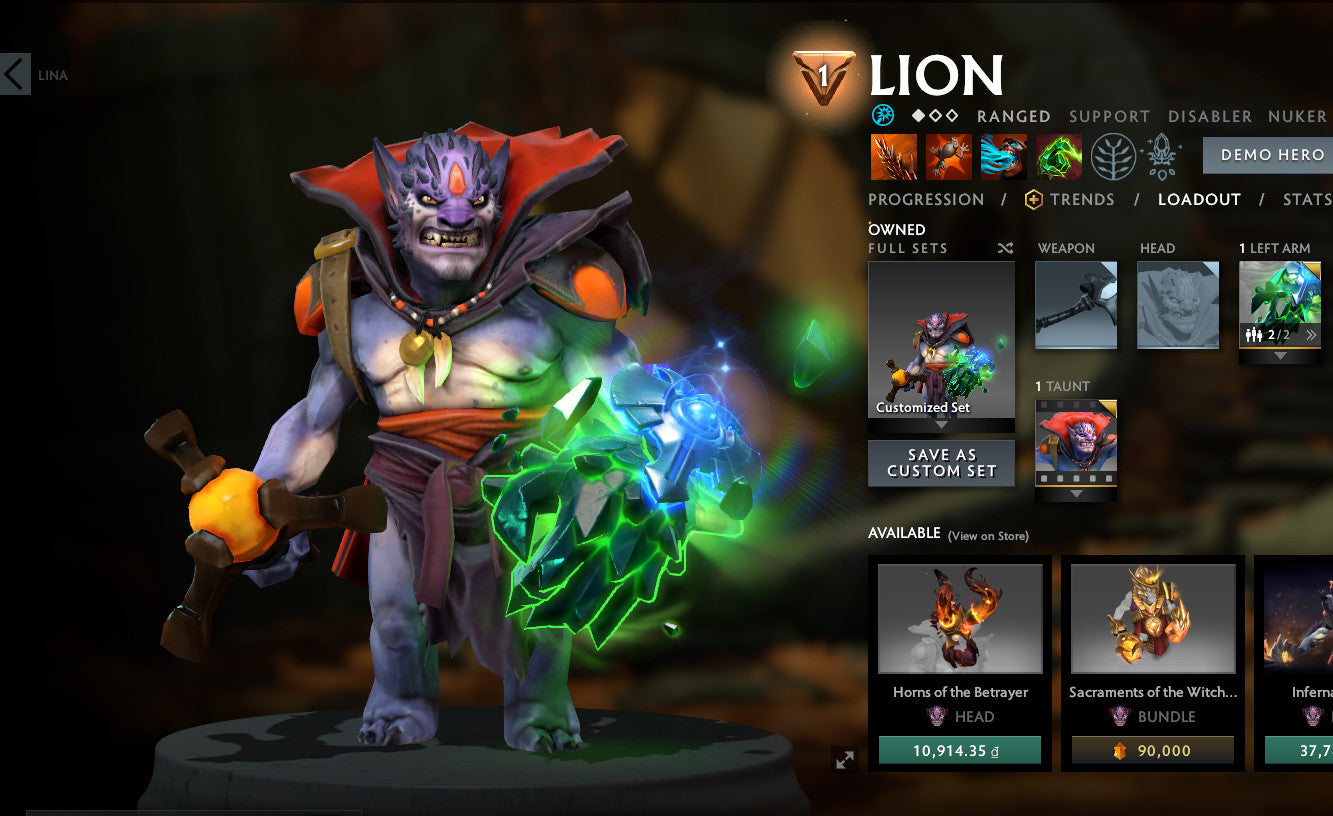Save the loadout as custom set
The image size is (1333, 816).
coord(941,463)
